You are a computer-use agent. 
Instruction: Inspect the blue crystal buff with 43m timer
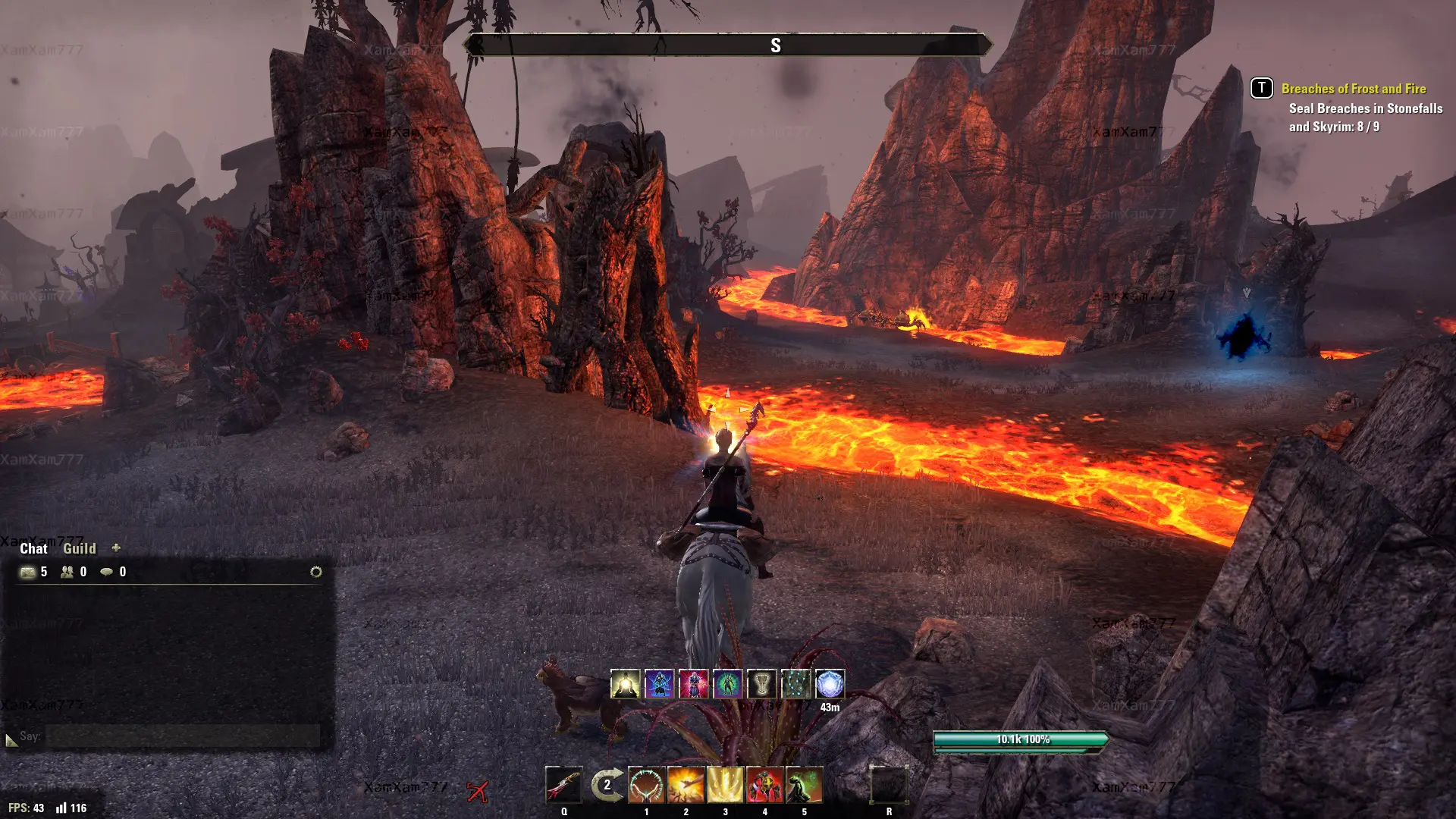tap(830, 684)
